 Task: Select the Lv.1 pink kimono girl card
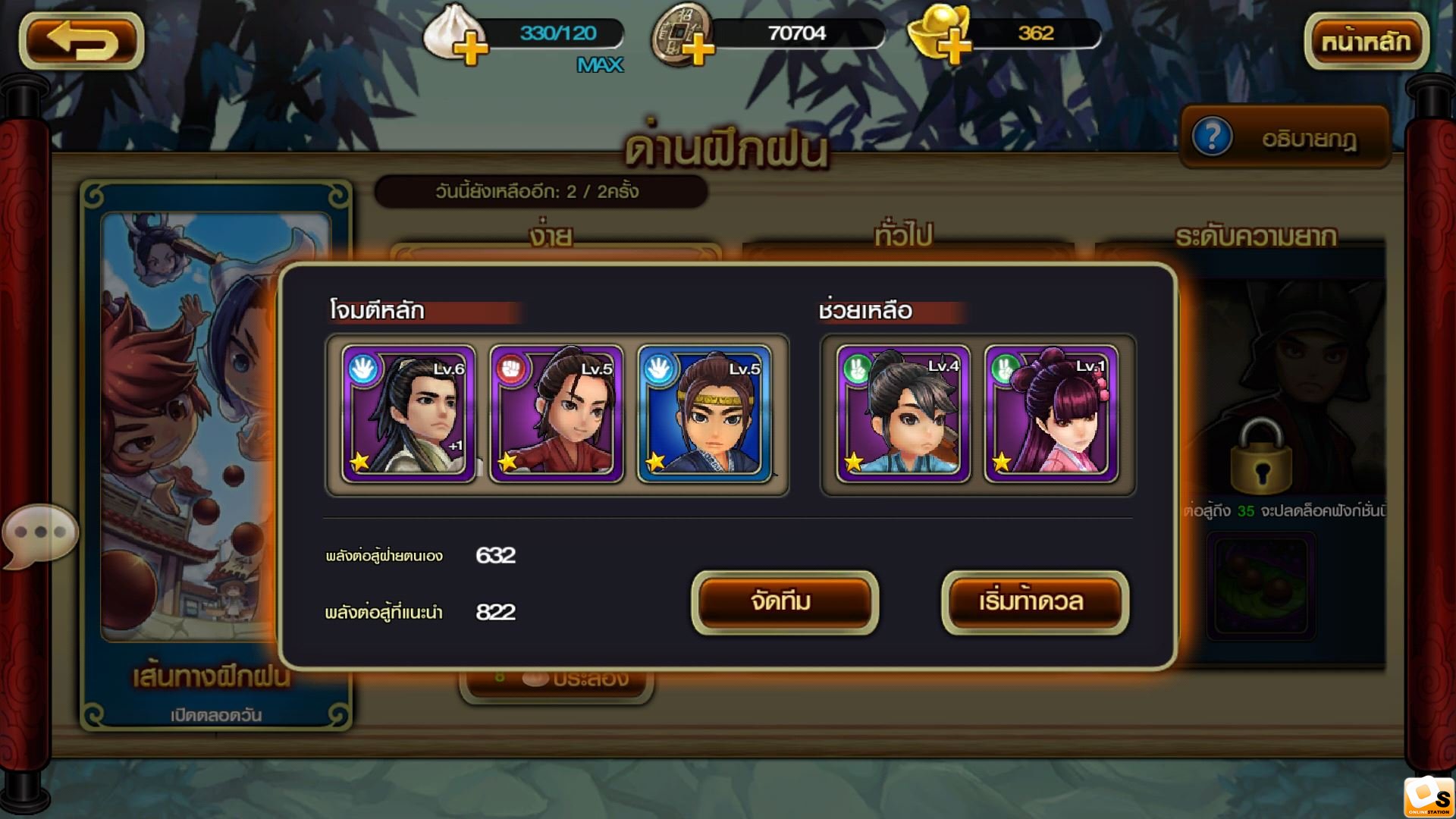(1050, 414)
